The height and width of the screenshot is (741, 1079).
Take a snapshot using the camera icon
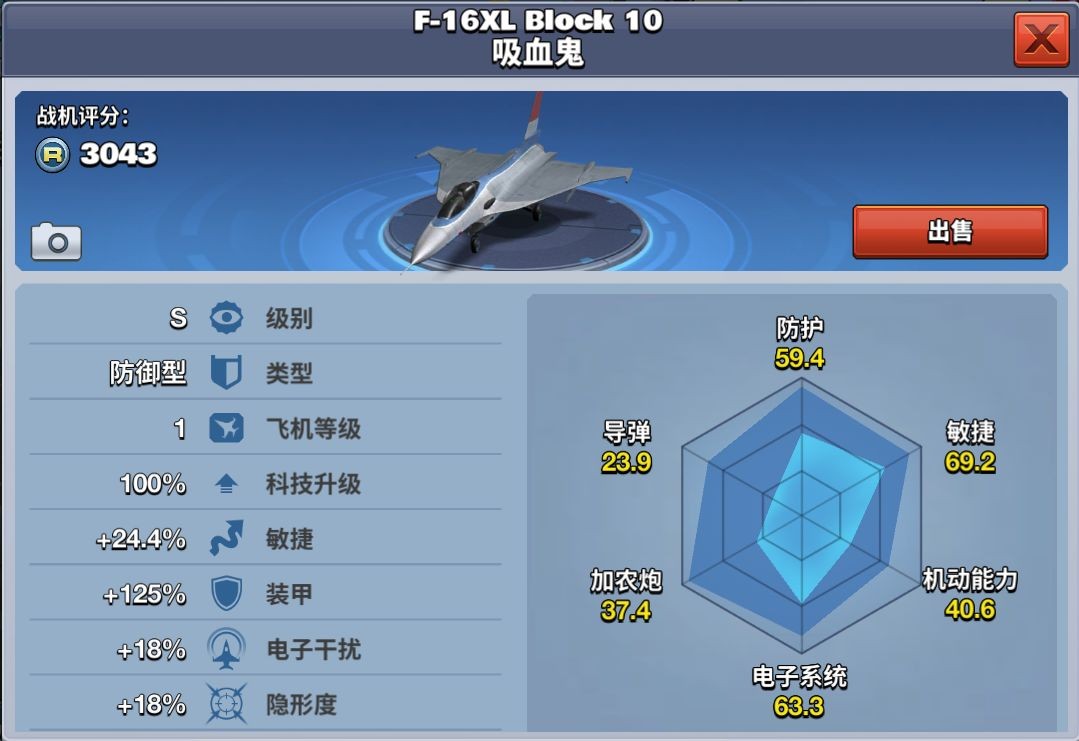coord(56,241)
